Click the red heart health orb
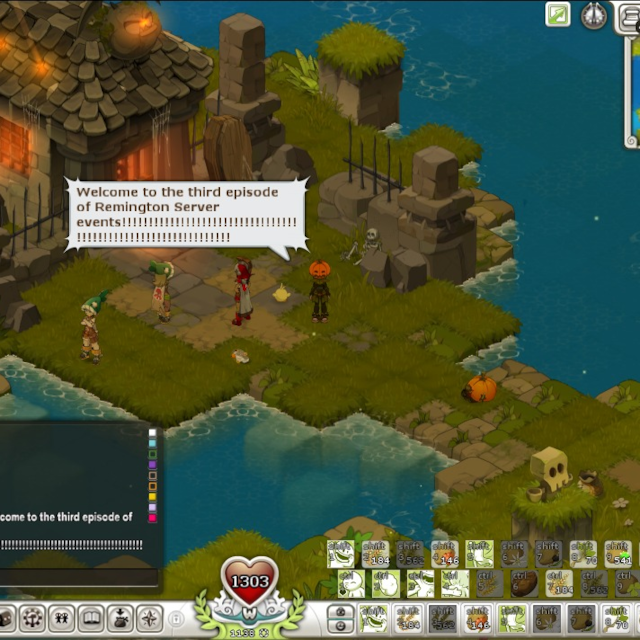The height and width of the screenshot is (640, 640). tap(250, 580)
